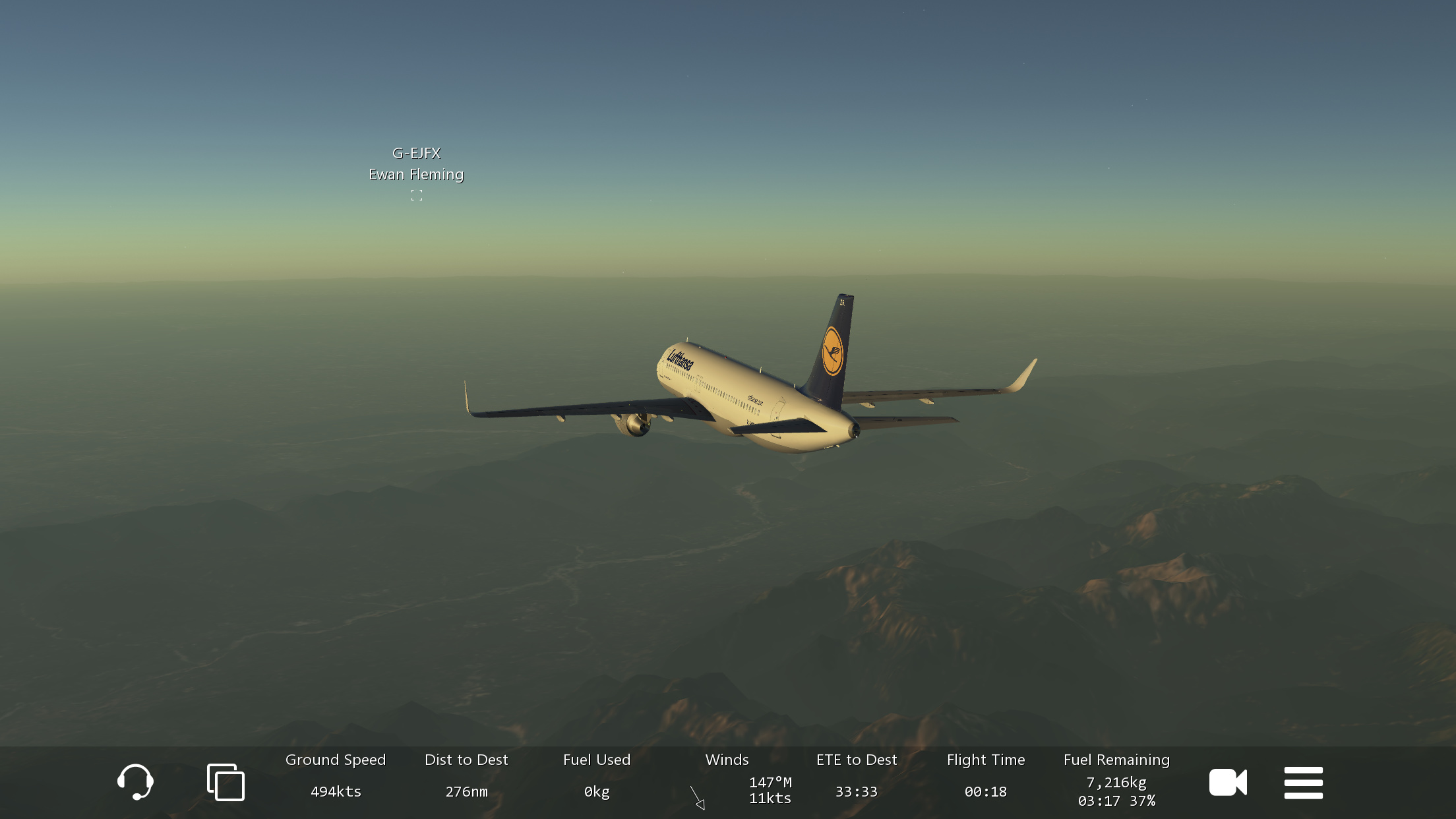Open the ATC headset communications menu
The image size is (1456, 819).
[135, 782]
